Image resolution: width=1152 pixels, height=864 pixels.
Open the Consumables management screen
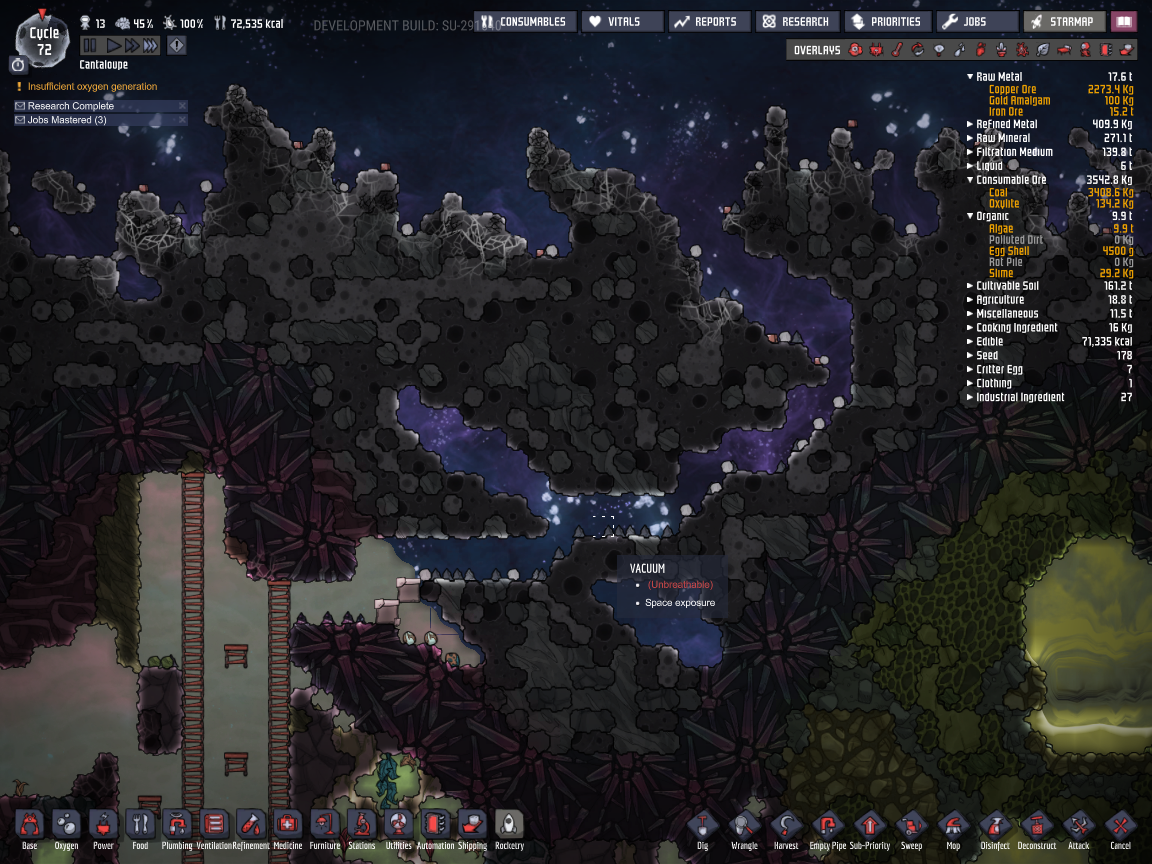coord(526,21)
